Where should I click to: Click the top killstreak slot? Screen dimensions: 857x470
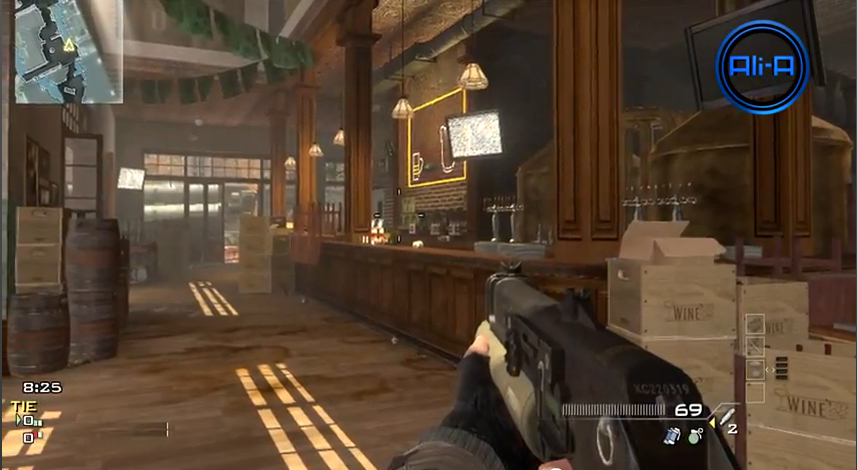coord(756,324)
